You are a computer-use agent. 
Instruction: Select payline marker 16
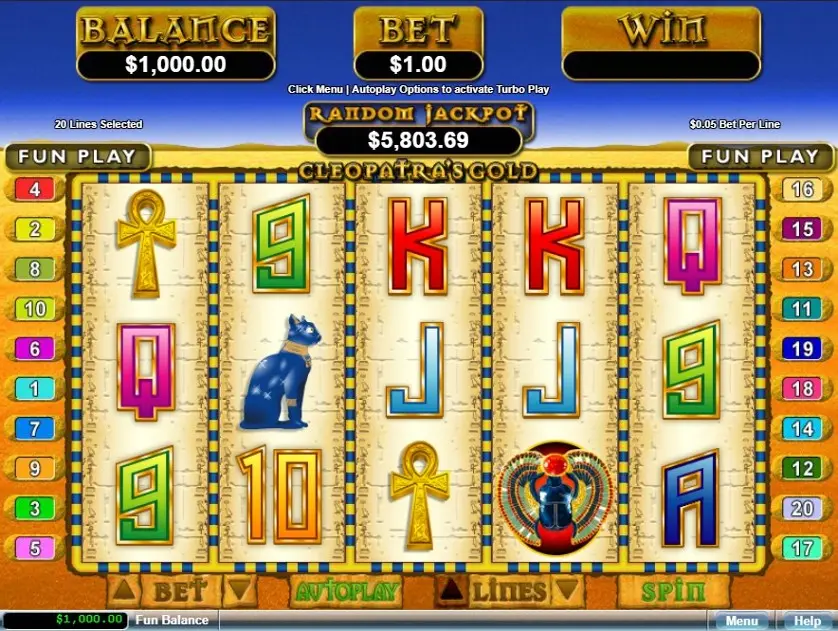point(803,189)
